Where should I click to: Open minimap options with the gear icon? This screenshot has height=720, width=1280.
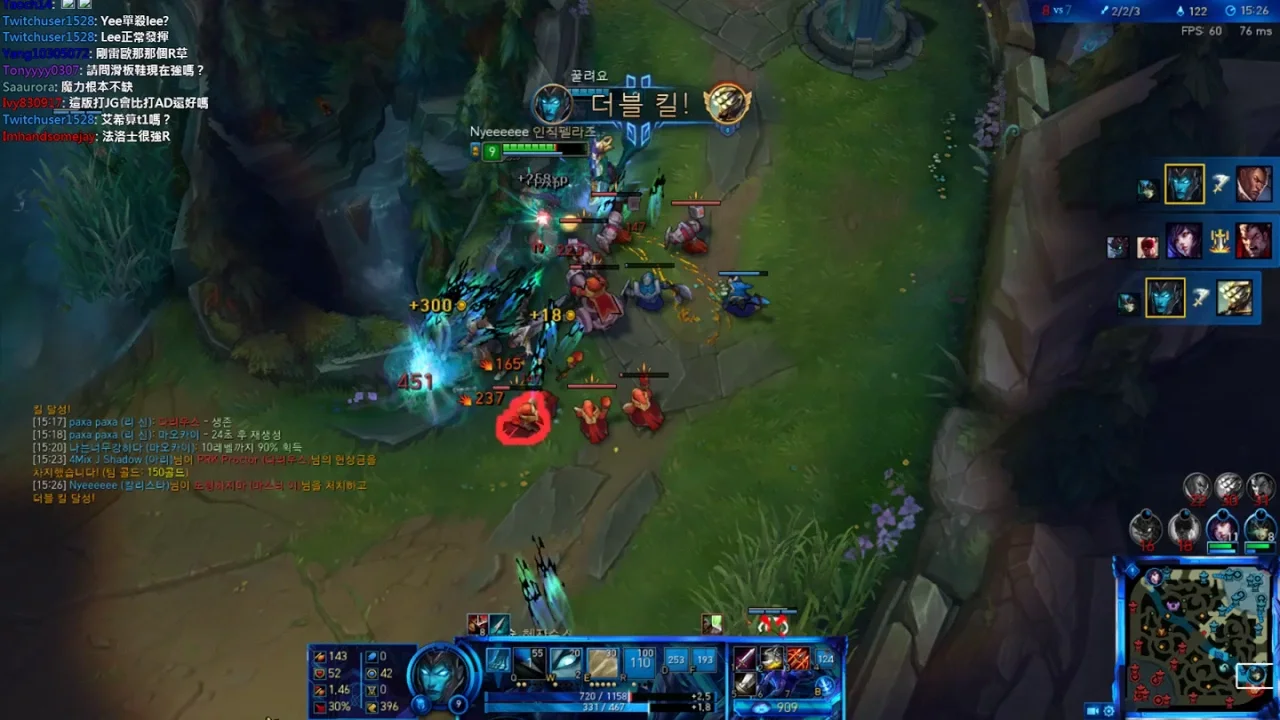pyautogui.click(x=1109, y=710)
